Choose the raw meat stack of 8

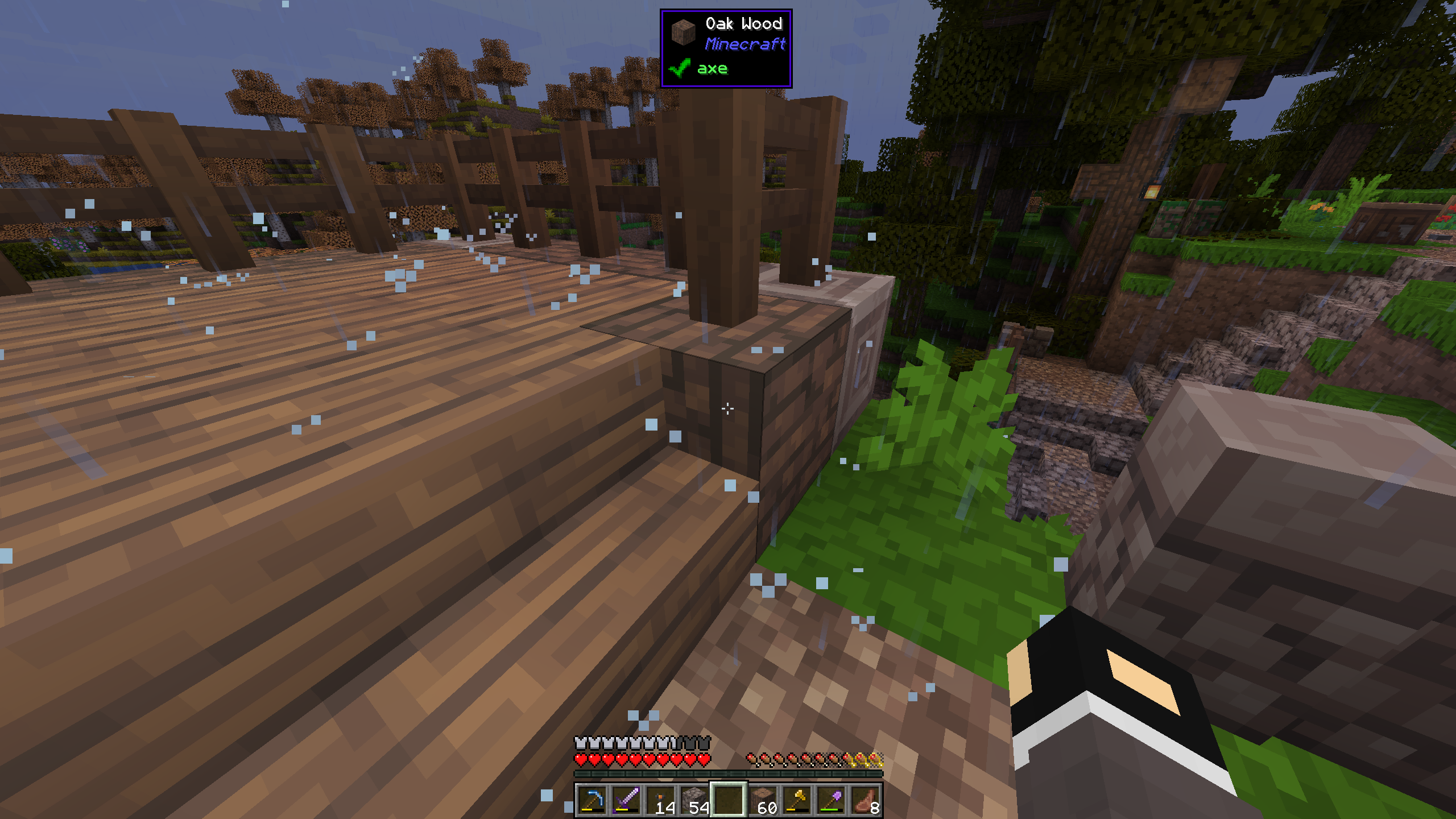coord(864,800)
